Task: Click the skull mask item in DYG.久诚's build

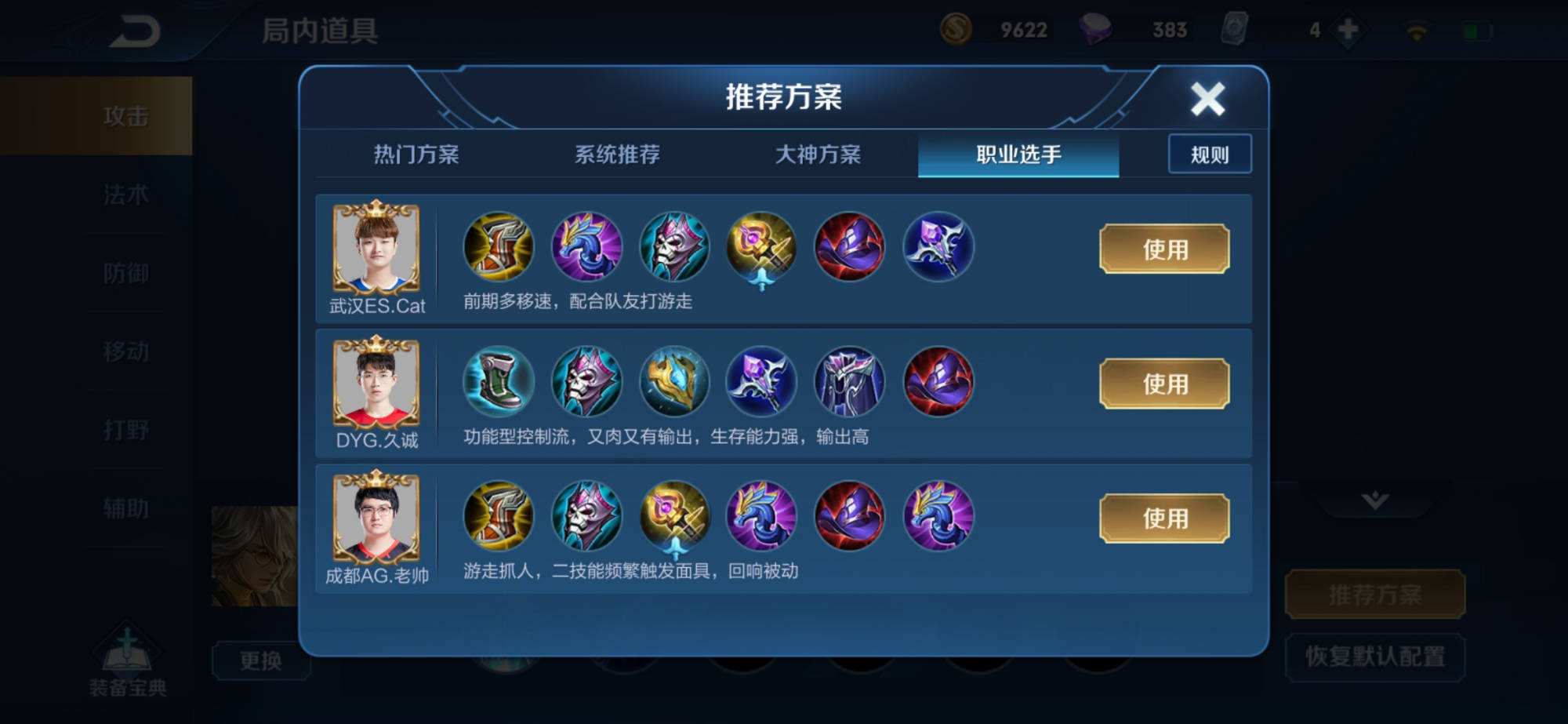Action: point(586,383)
